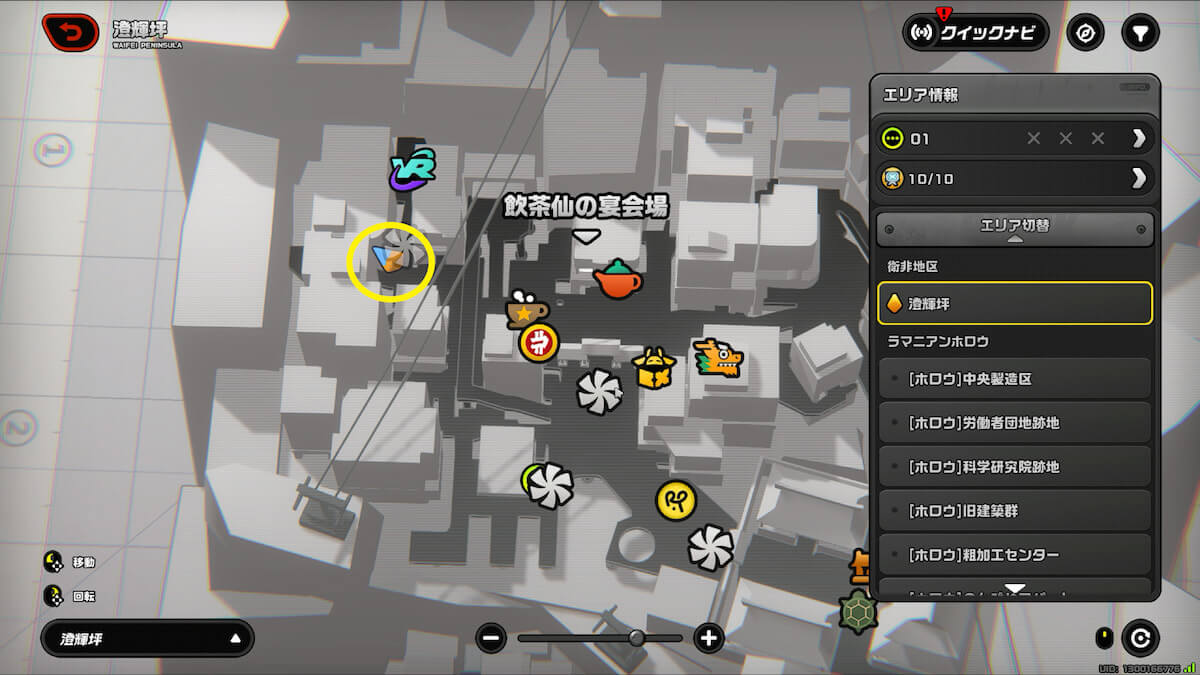The height and width of the screenshot is (675, 1200).
Task: Reset map view with the circular arrow button
Action: click(x=1139, y=638)
